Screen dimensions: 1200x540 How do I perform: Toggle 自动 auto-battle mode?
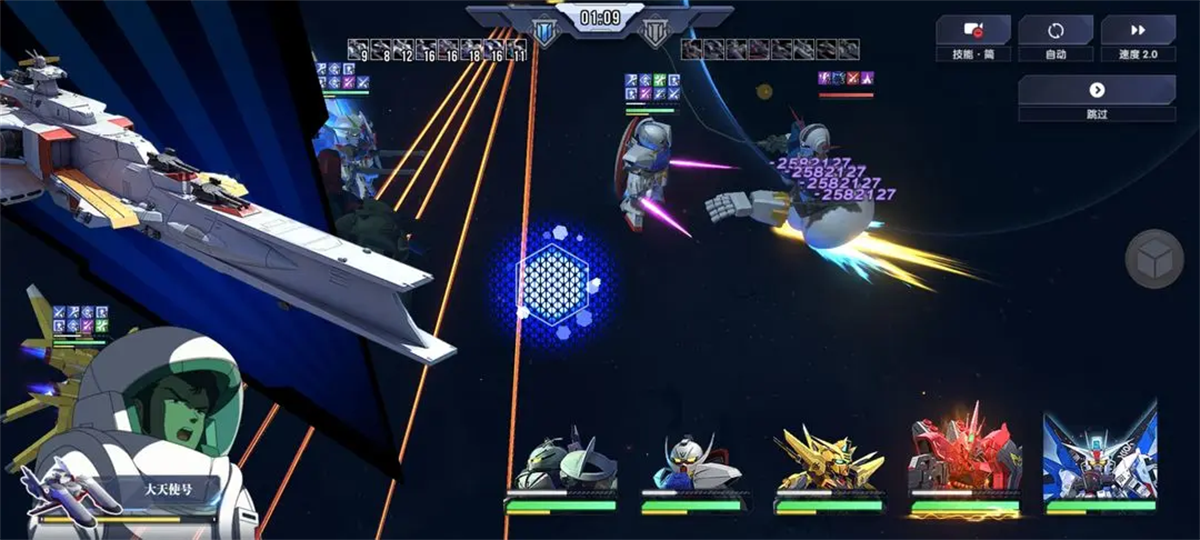pyautogui.click(x=1055, y=38)
